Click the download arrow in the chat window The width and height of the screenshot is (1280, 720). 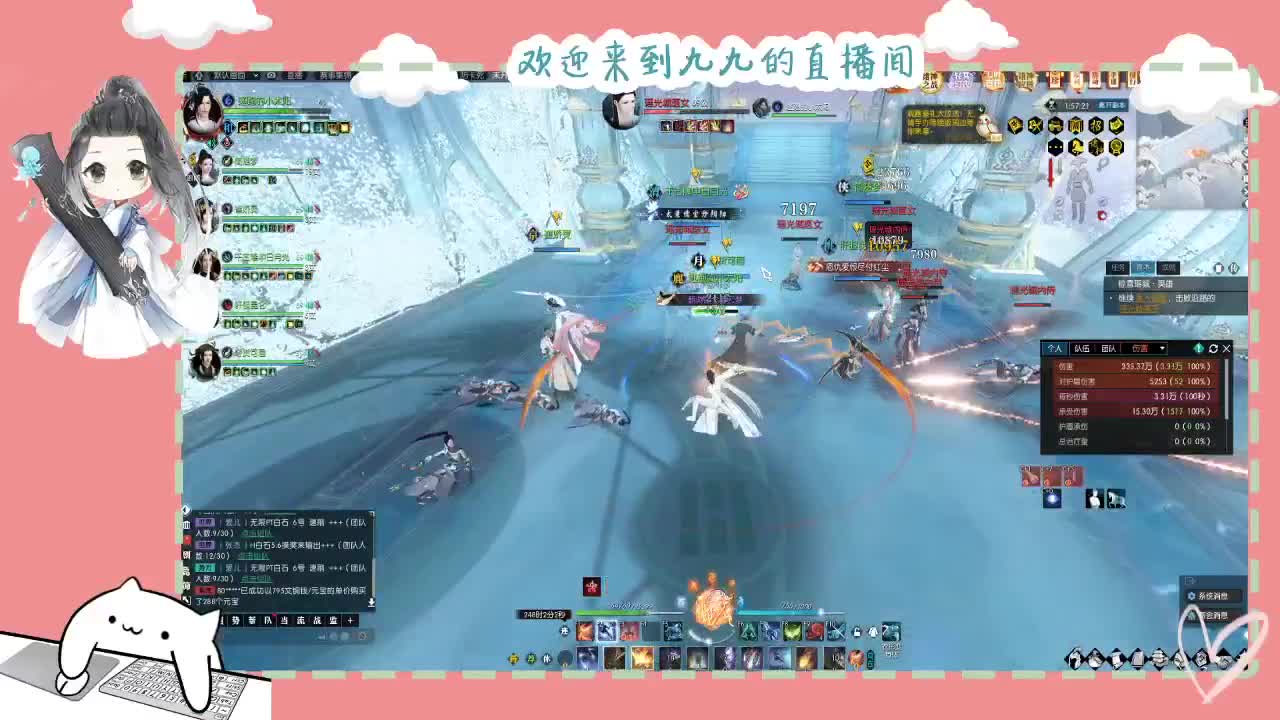click(371, 602)
